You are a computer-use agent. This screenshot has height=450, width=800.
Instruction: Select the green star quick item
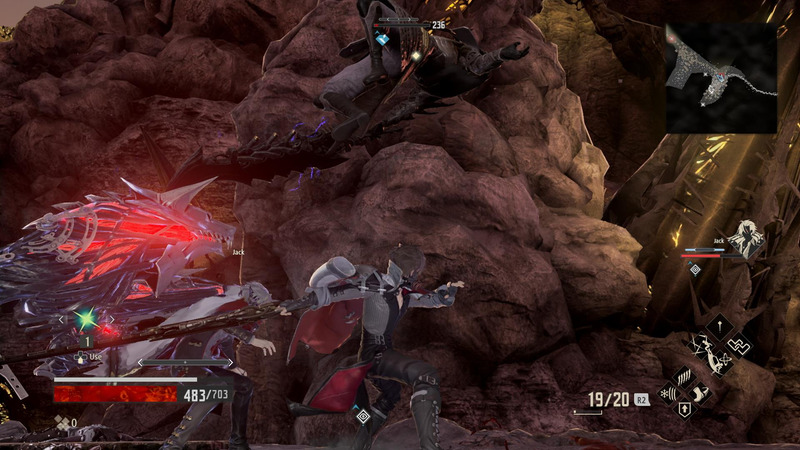coord(86,319)
